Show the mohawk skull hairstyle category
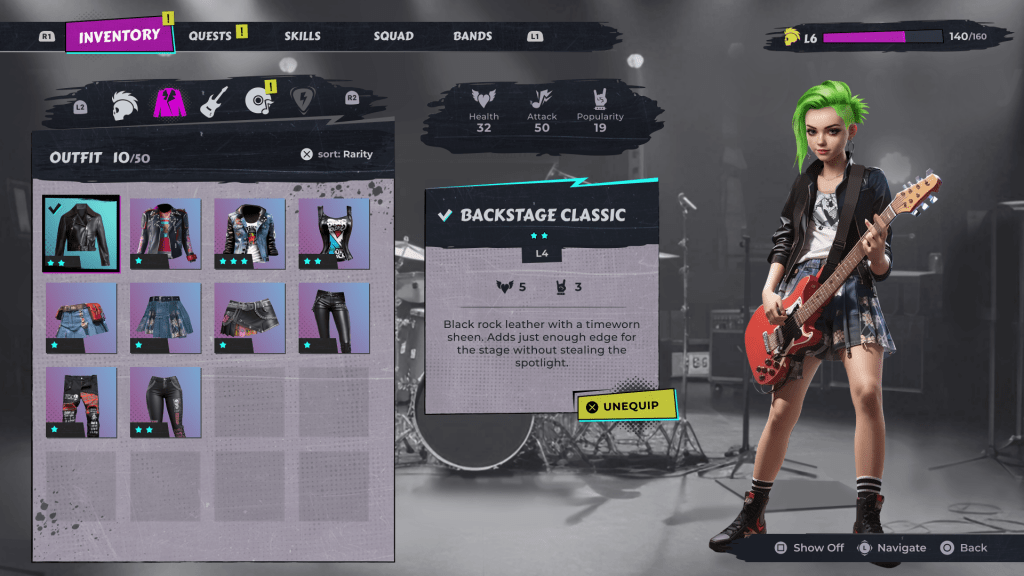Screen dimensions: 1024x576 125,102
